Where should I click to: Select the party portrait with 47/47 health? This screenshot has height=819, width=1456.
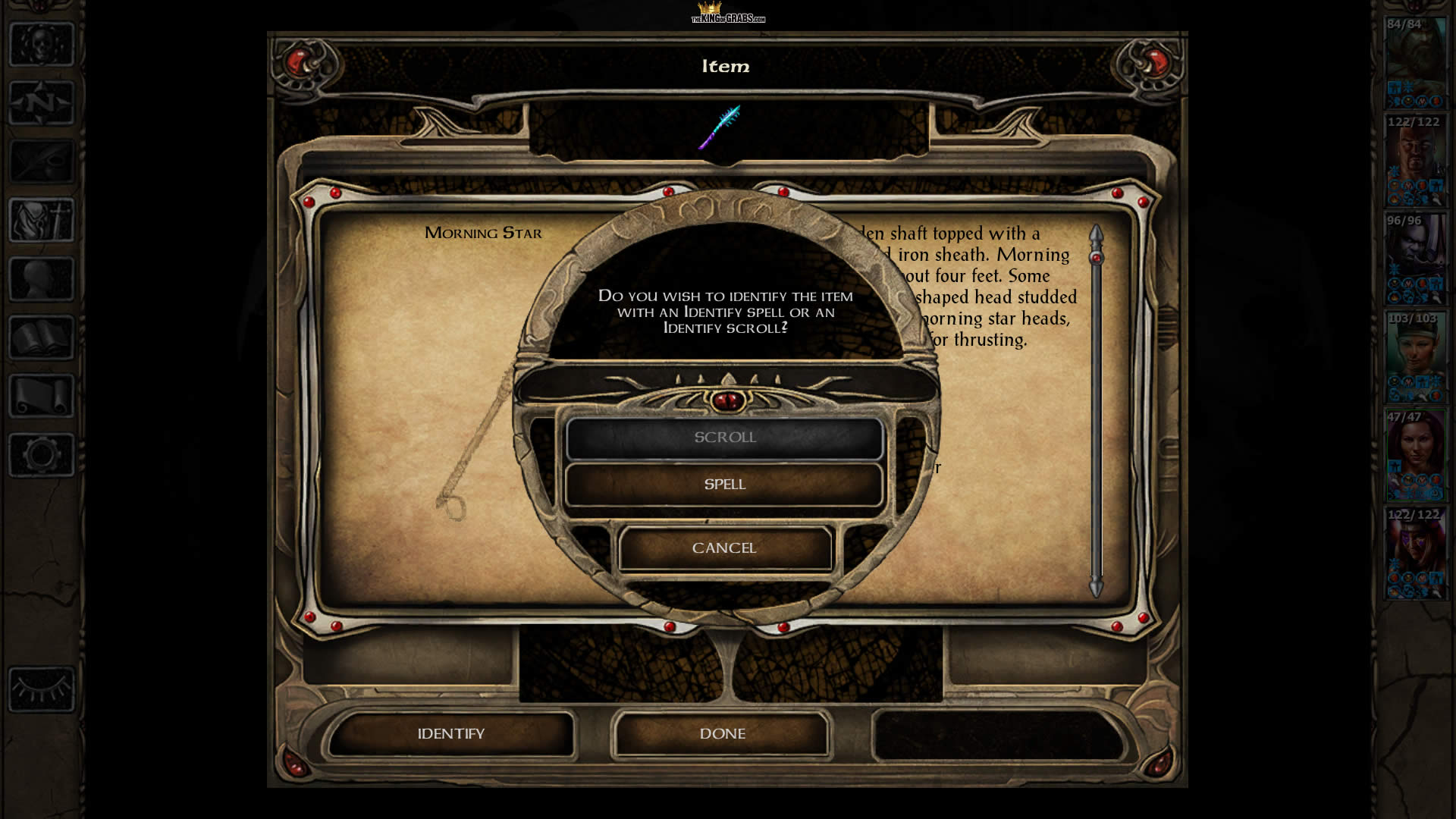coord(1415,455)
